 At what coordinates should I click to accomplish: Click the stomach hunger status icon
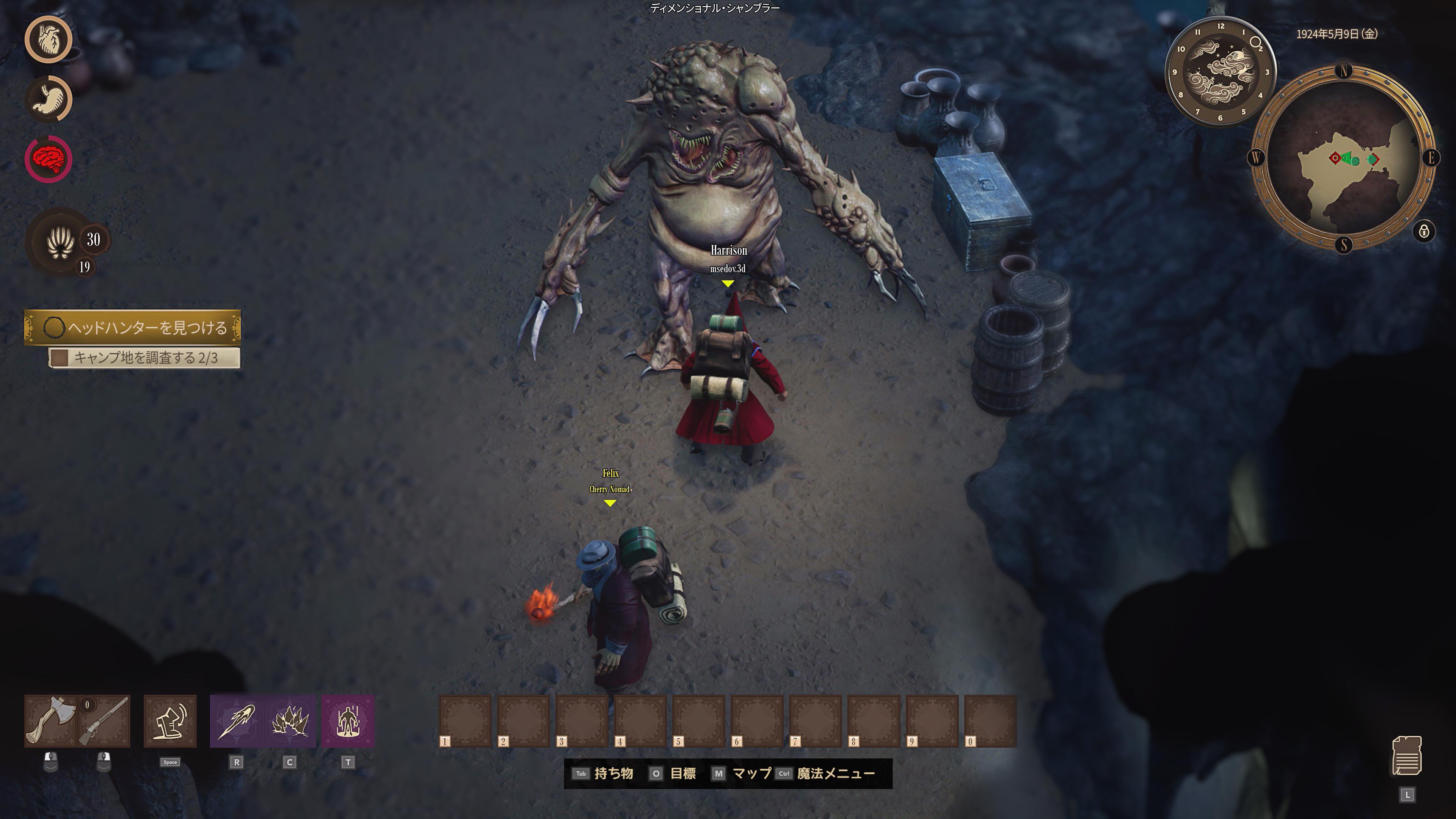click(x=49, y=99)
